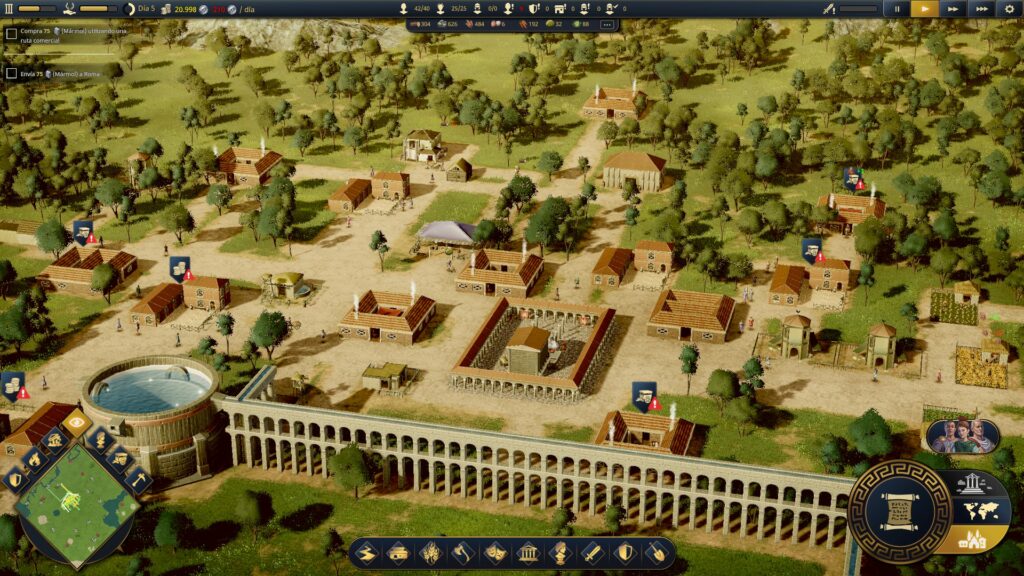The image size is (1024, 576).
Task: Open the temple building category
Action: point(526,552)
